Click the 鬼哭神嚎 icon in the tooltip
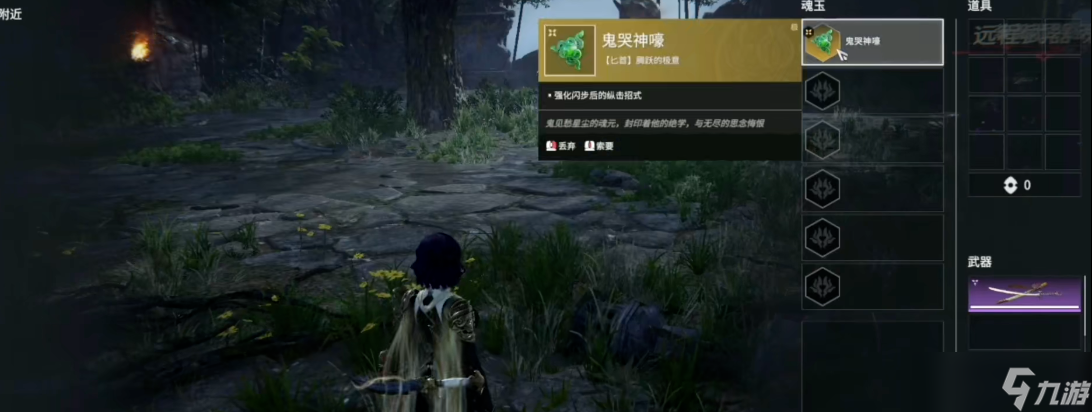 [570, 51]
